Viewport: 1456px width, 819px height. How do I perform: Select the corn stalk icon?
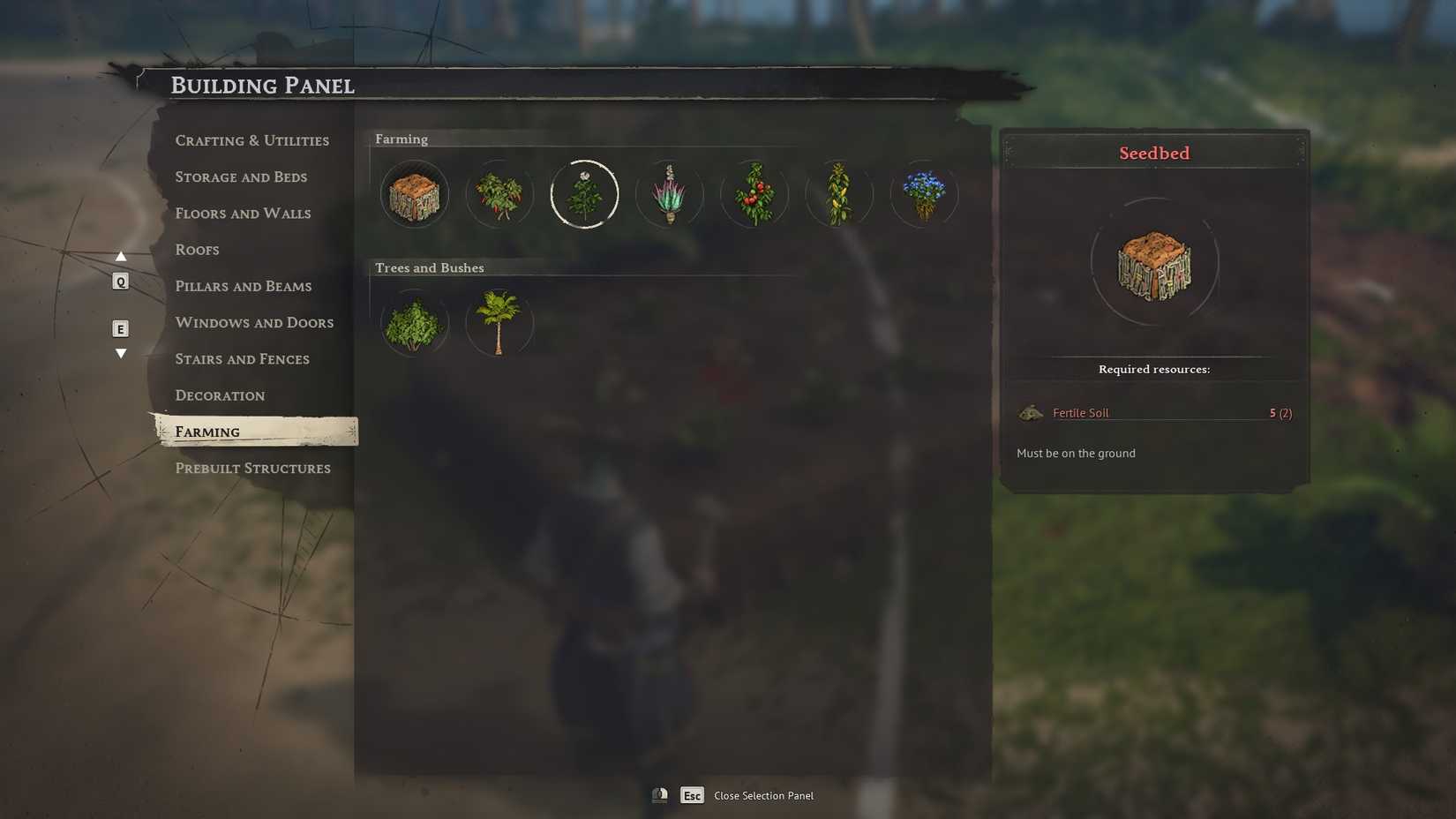[839, 193]
